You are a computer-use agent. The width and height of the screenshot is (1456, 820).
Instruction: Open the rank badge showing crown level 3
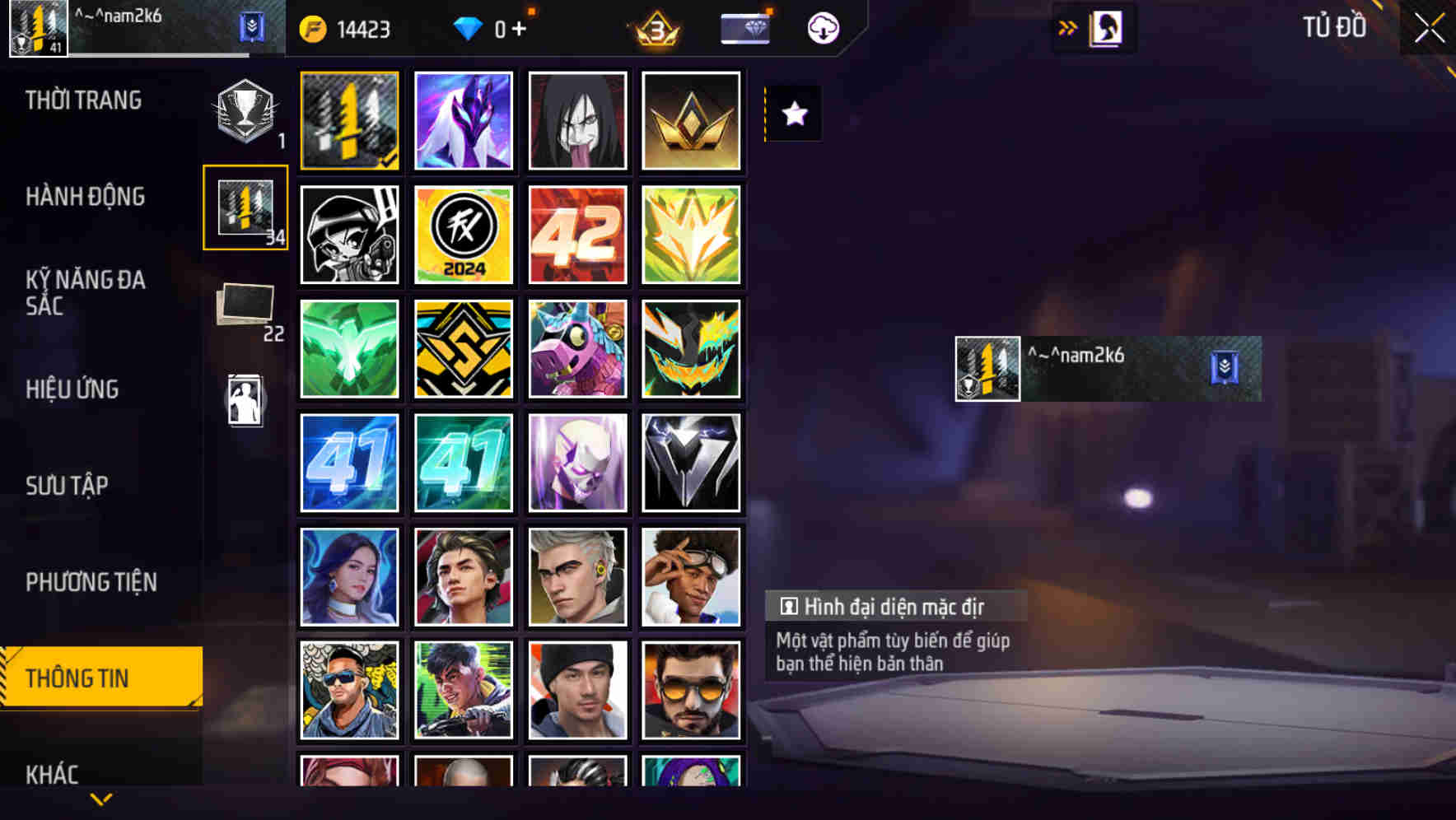click(x=651, y=27)
